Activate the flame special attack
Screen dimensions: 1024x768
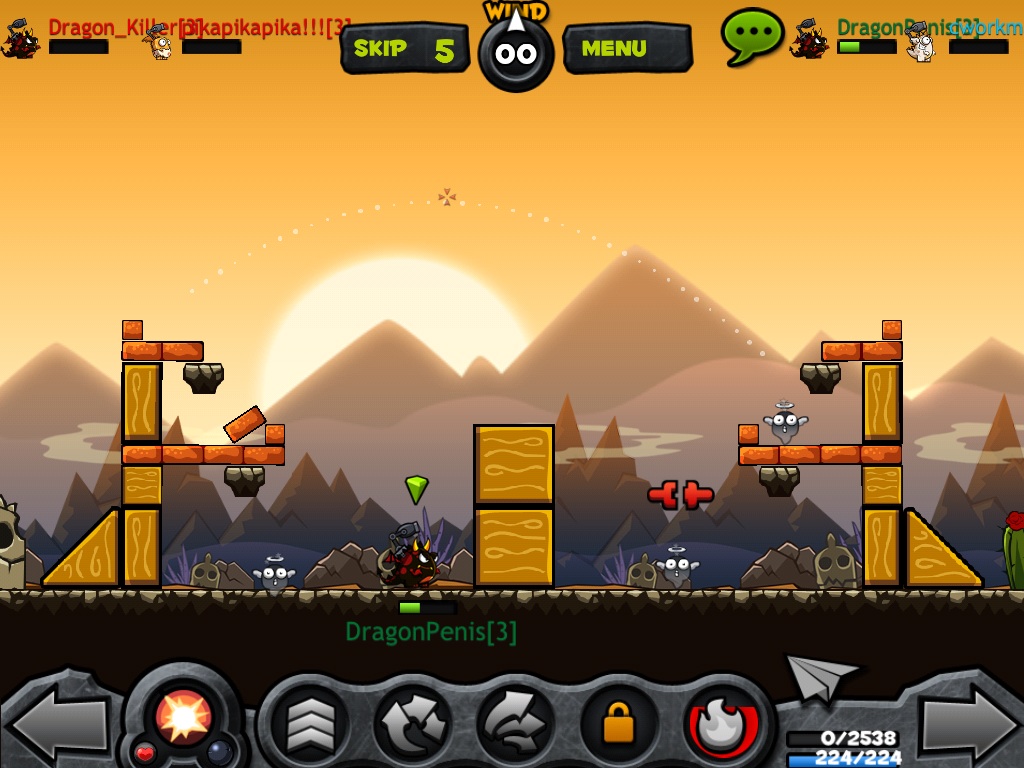722,724
